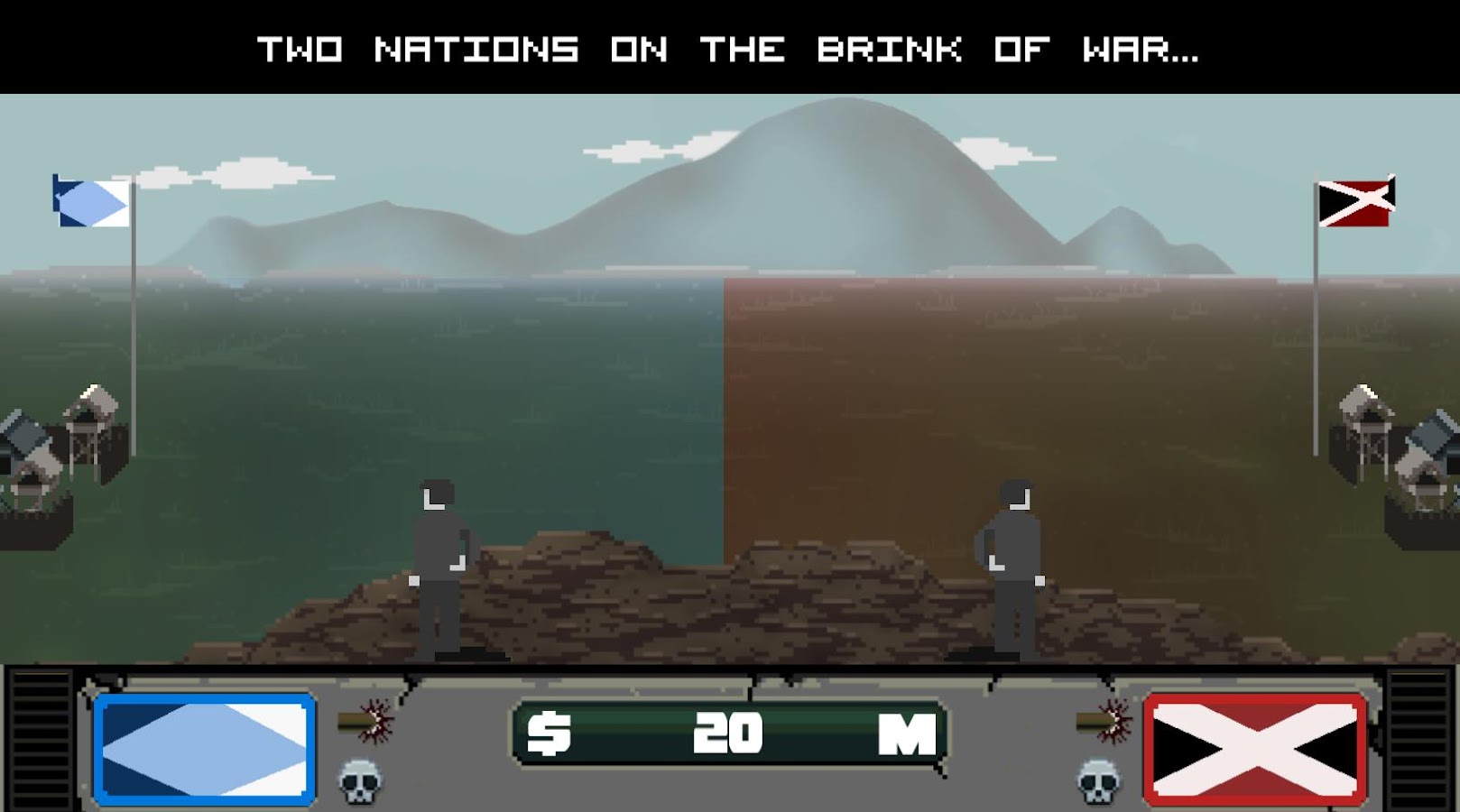Click the dividing border between territories

point(726,406)
